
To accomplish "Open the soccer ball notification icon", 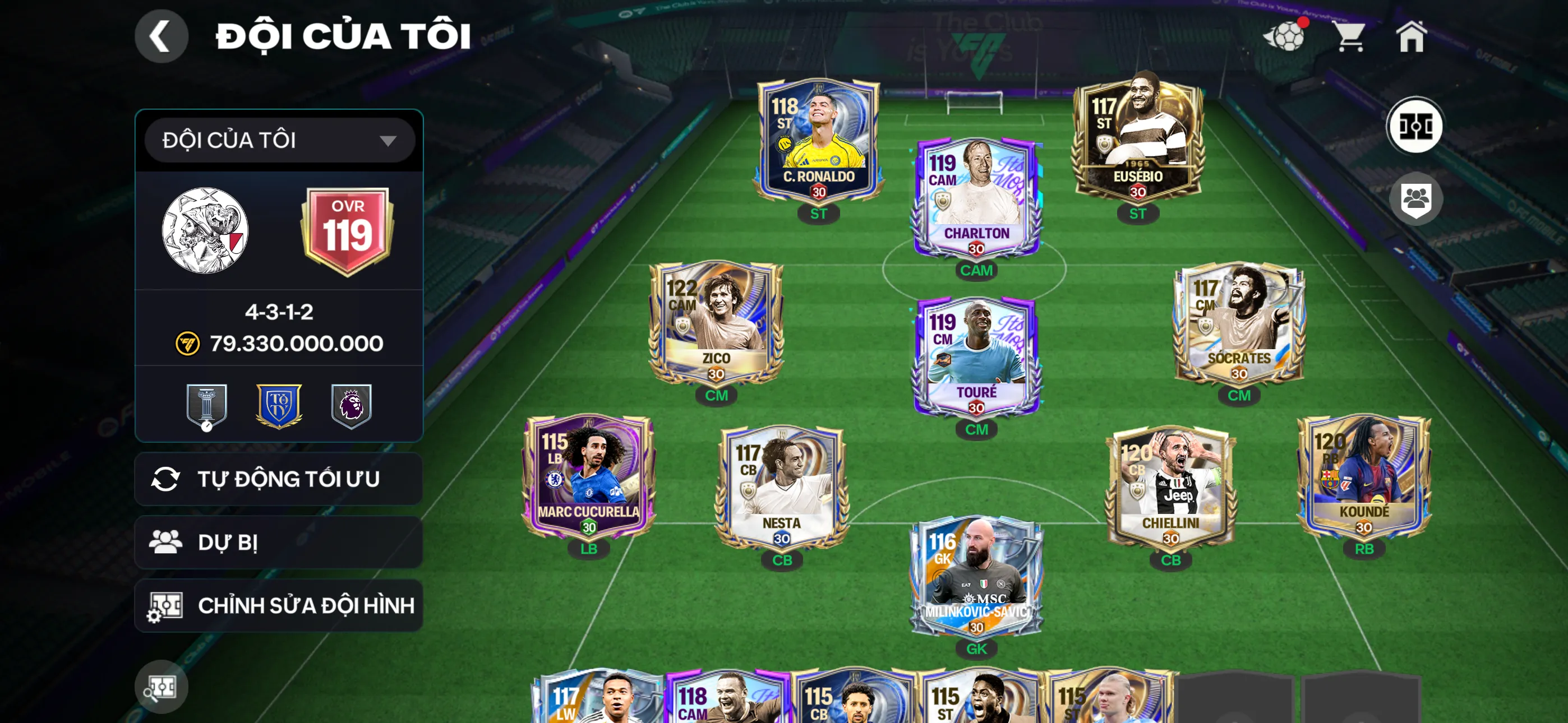I will [x=1285, y=36].
